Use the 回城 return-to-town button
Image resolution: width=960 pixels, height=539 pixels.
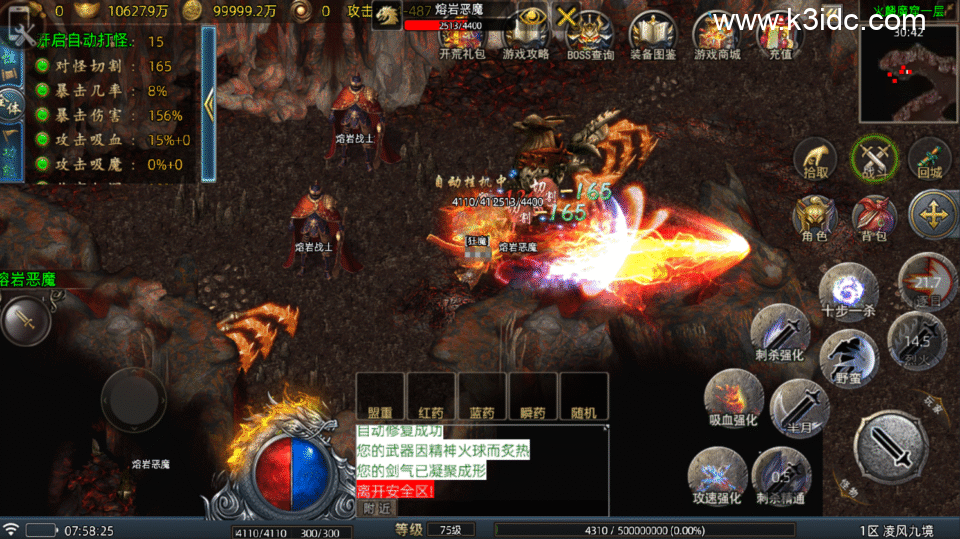pyautogui.click(x=929, y=158)
